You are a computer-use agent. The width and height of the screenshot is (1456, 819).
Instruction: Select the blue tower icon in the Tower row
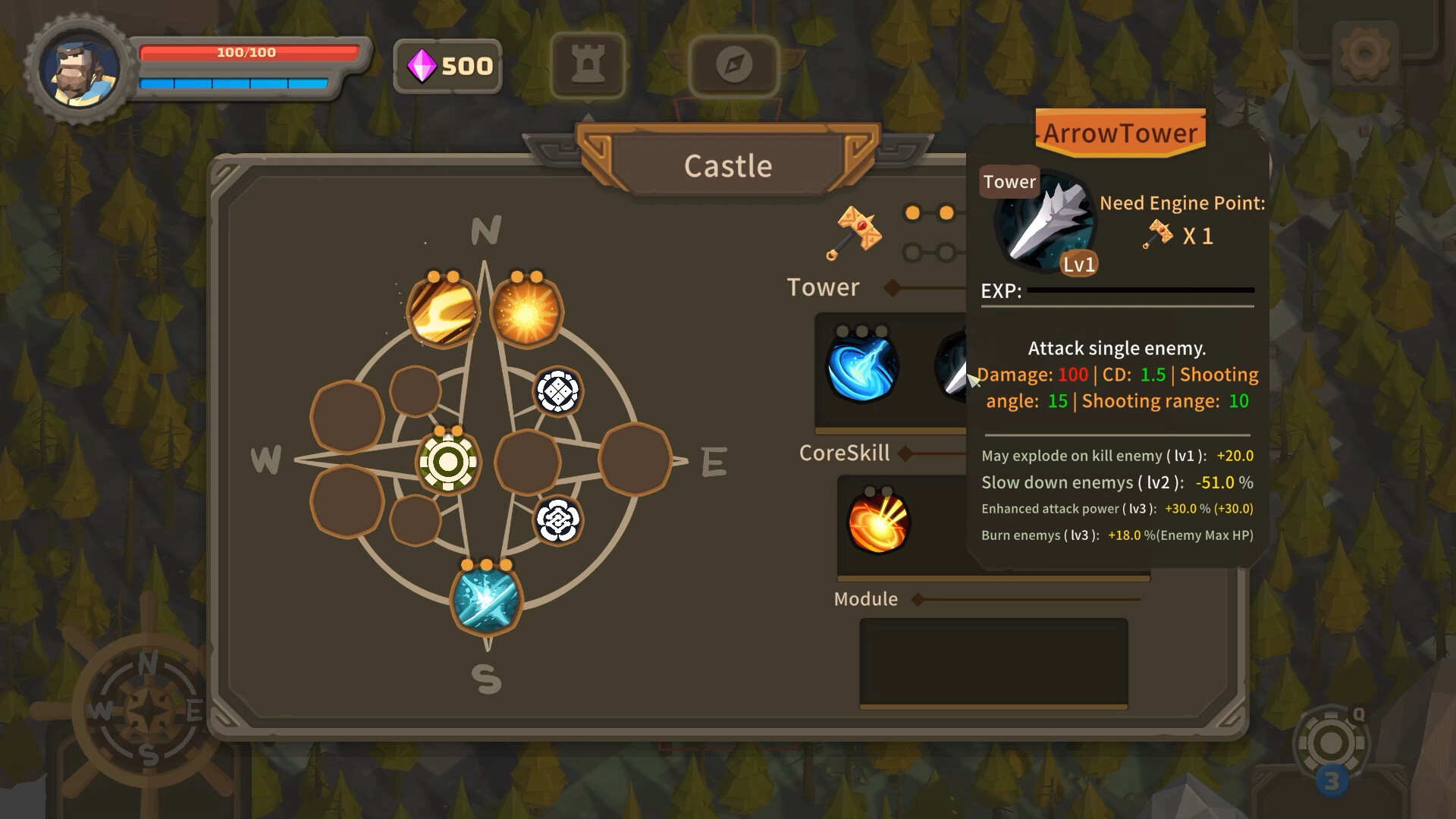click(x=864, y=371)
